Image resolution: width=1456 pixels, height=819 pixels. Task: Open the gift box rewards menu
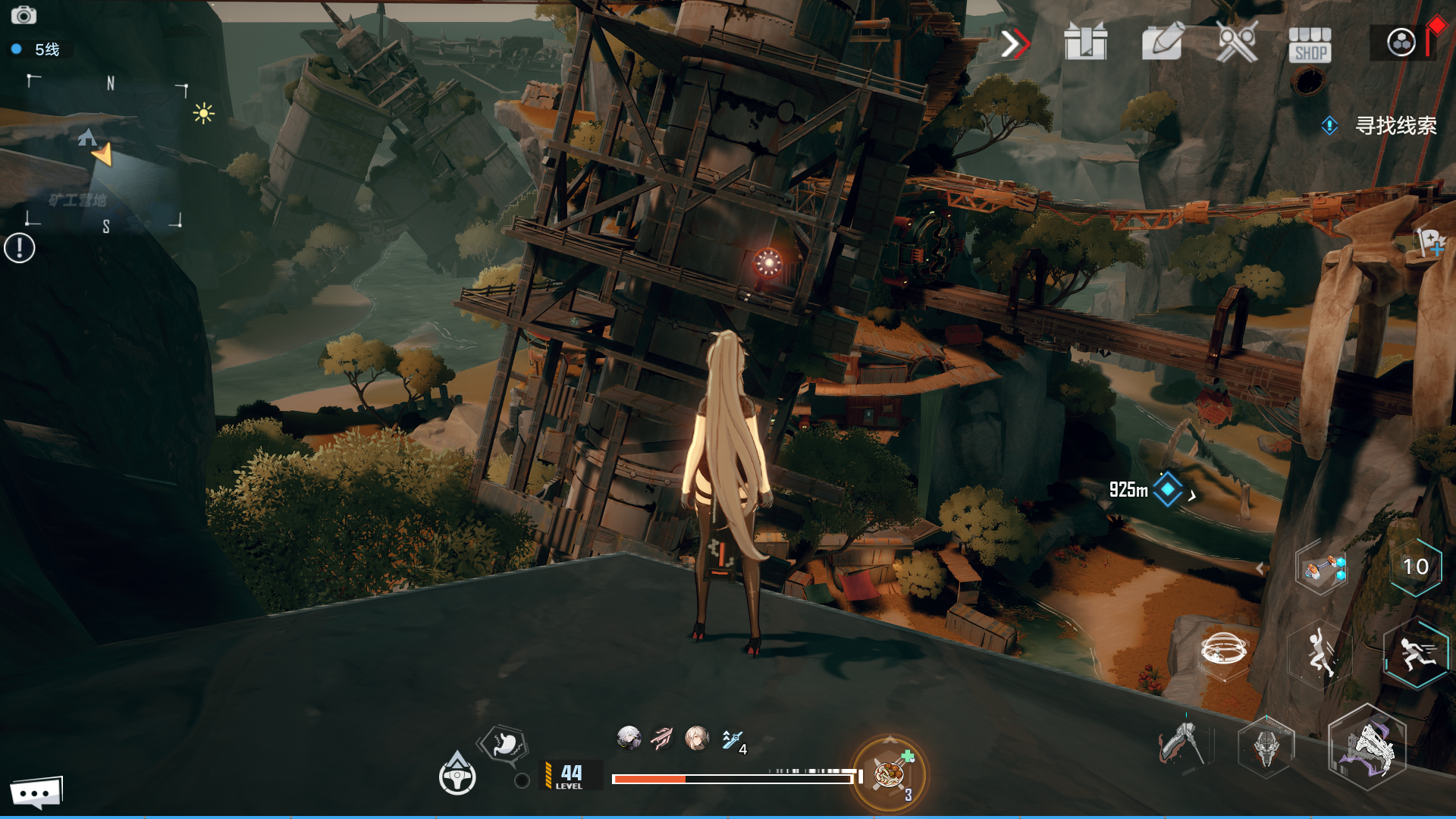1086,42
